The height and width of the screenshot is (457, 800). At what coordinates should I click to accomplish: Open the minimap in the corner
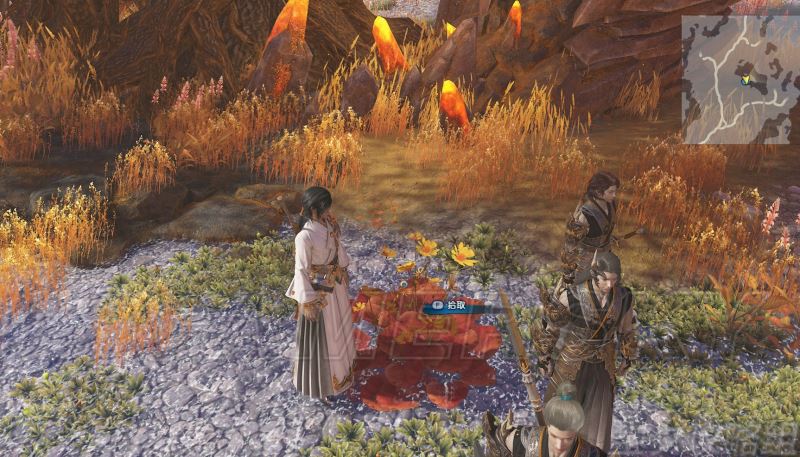[x=741, y=79]
